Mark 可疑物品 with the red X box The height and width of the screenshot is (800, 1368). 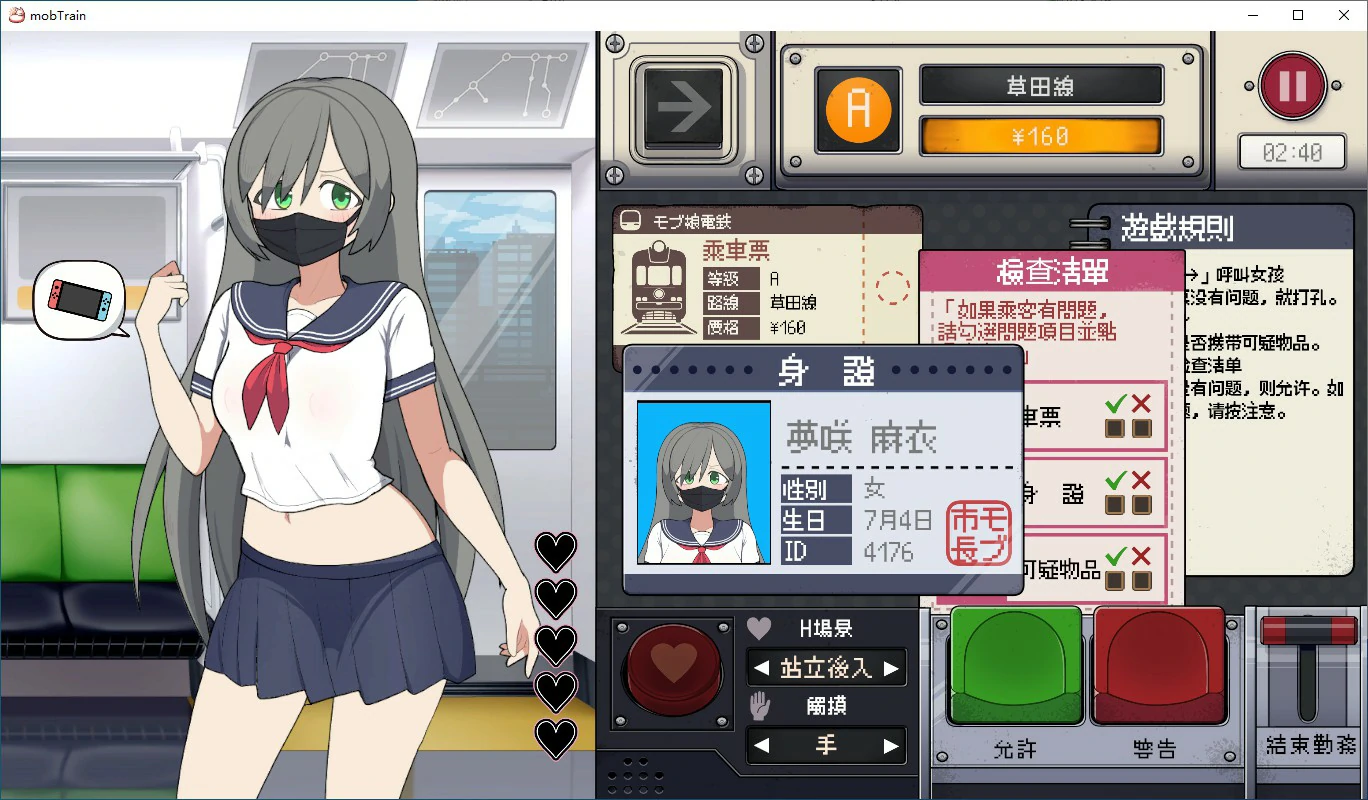(x=1141, y=581)
